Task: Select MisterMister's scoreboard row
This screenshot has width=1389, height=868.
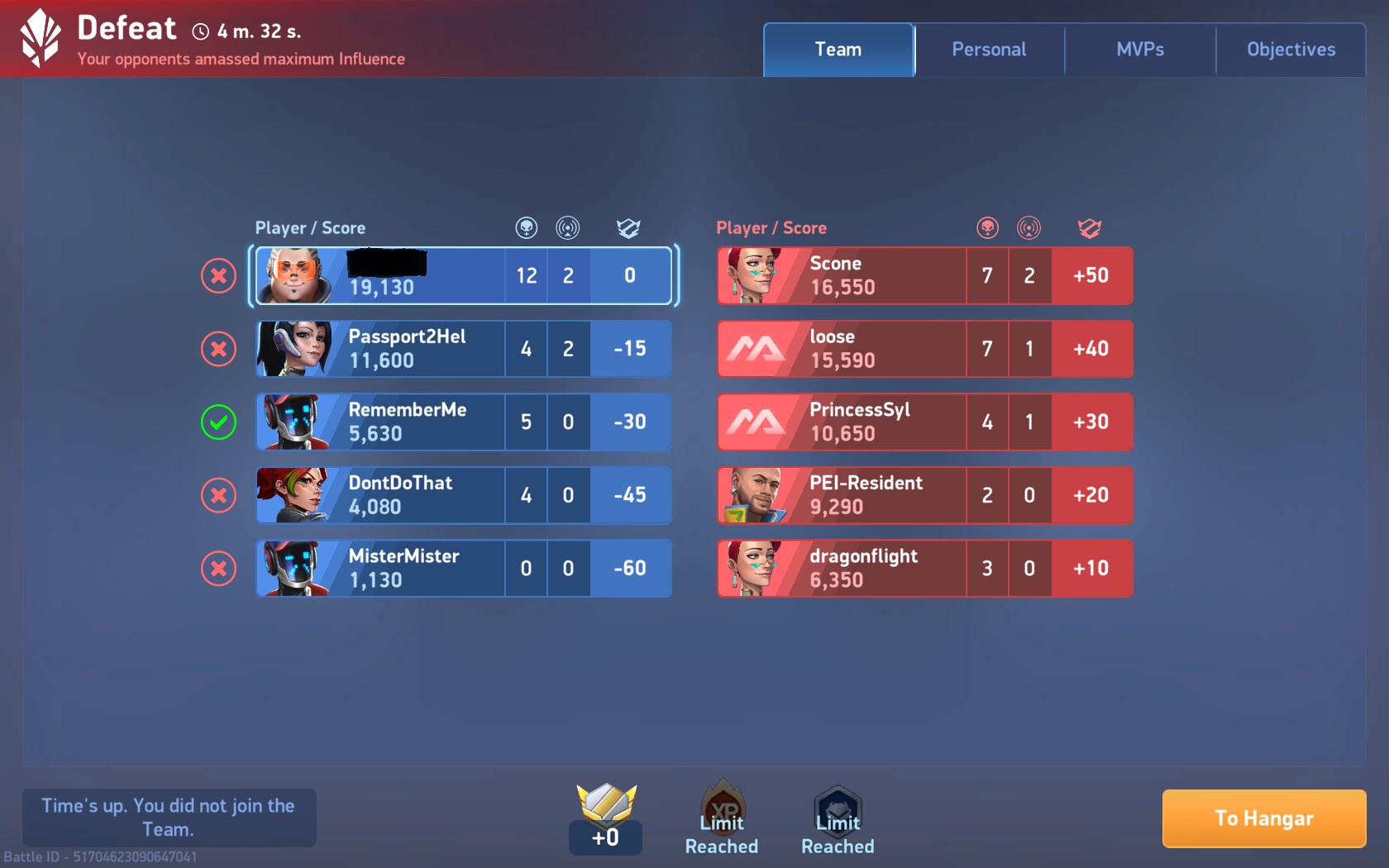Action: coord(463,569)
